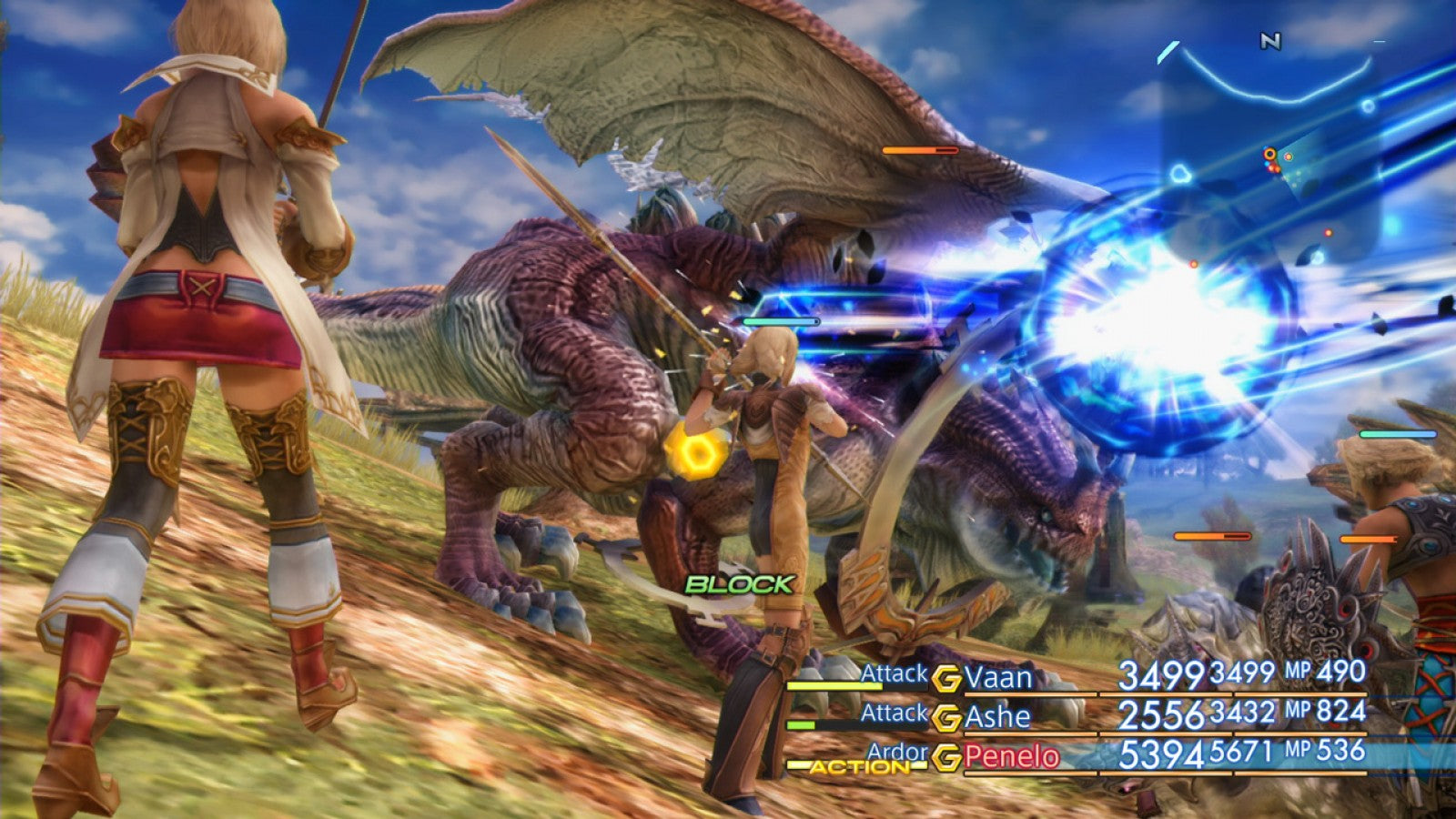The height and width of the screenshot is (819, 1456).
Task: Click Ashe's MP value of 824
Action: [x=1340, y=713]
